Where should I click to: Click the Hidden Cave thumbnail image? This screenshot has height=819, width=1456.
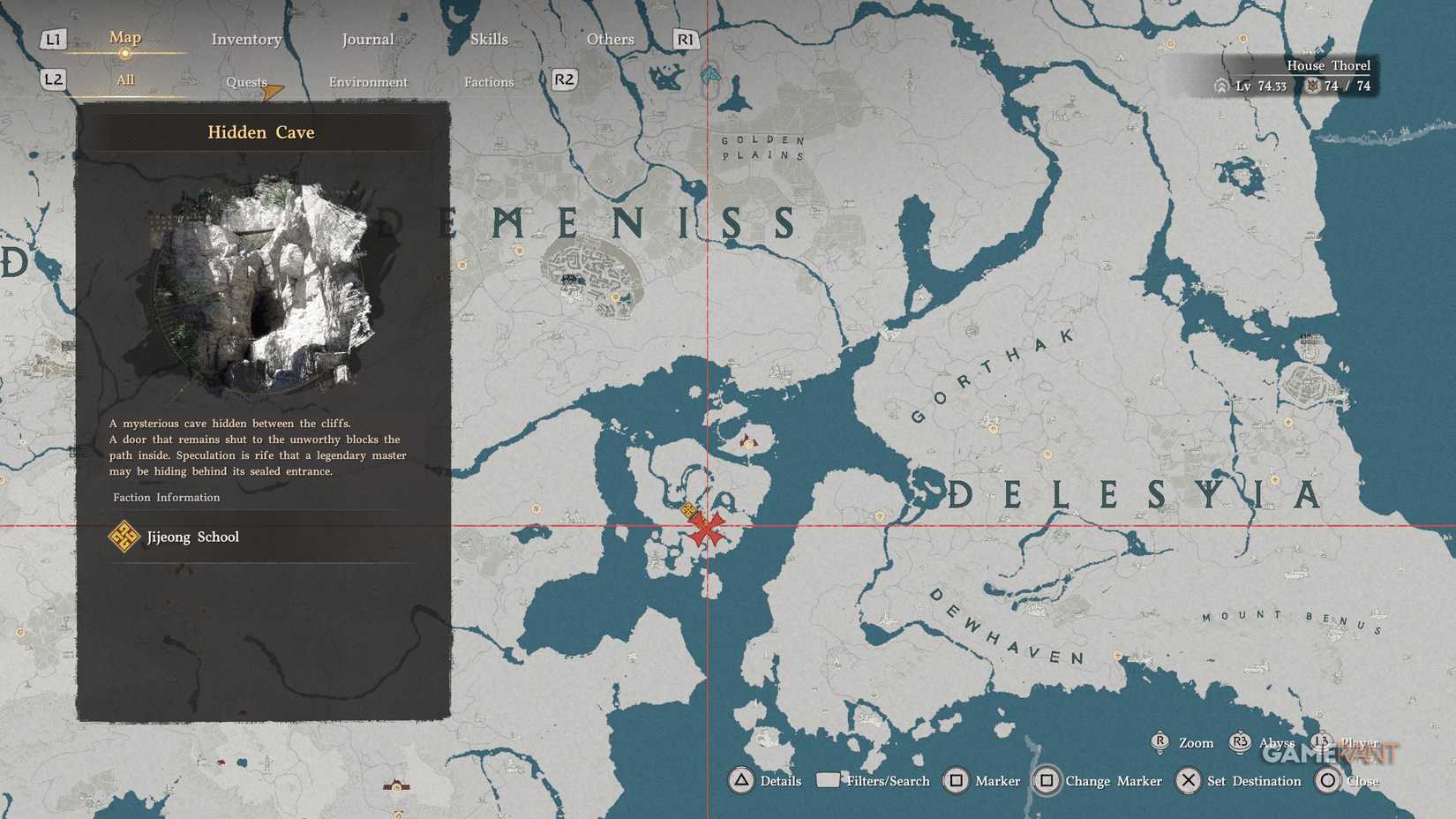[265, 282]
